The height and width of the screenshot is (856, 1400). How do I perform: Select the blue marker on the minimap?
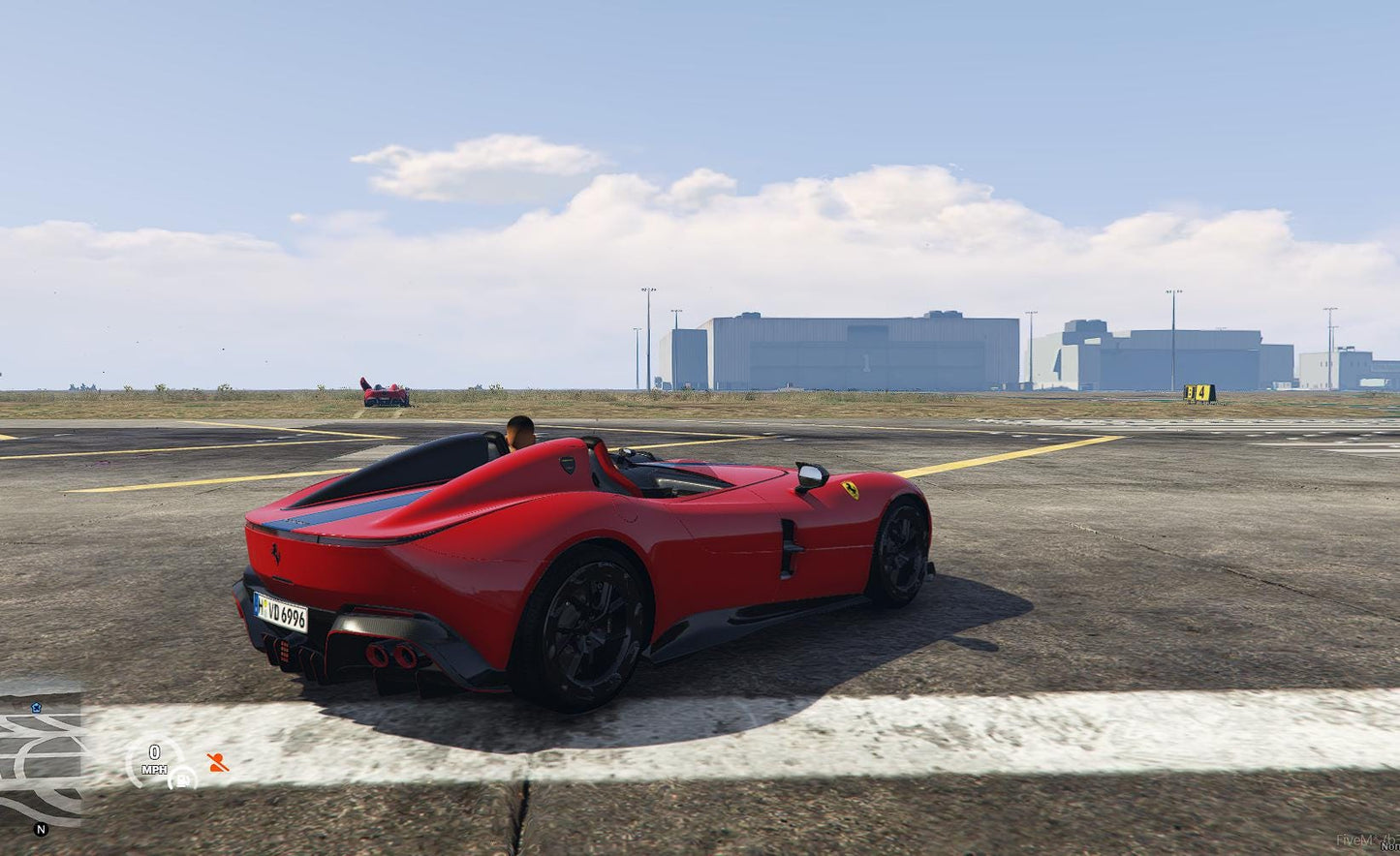pos(36,708)
